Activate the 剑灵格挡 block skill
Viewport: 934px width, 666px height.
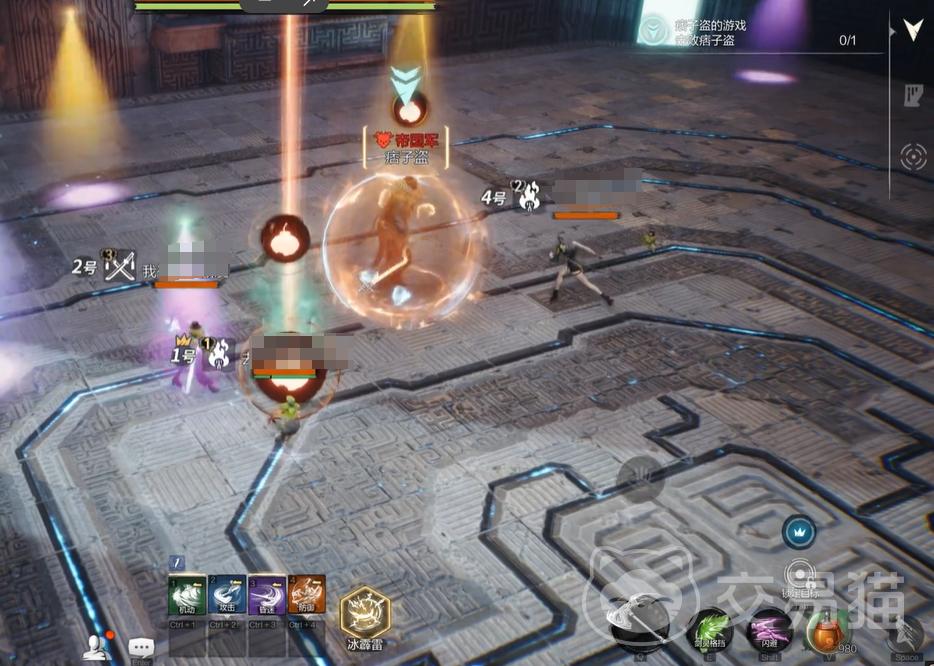pos(710,632)
